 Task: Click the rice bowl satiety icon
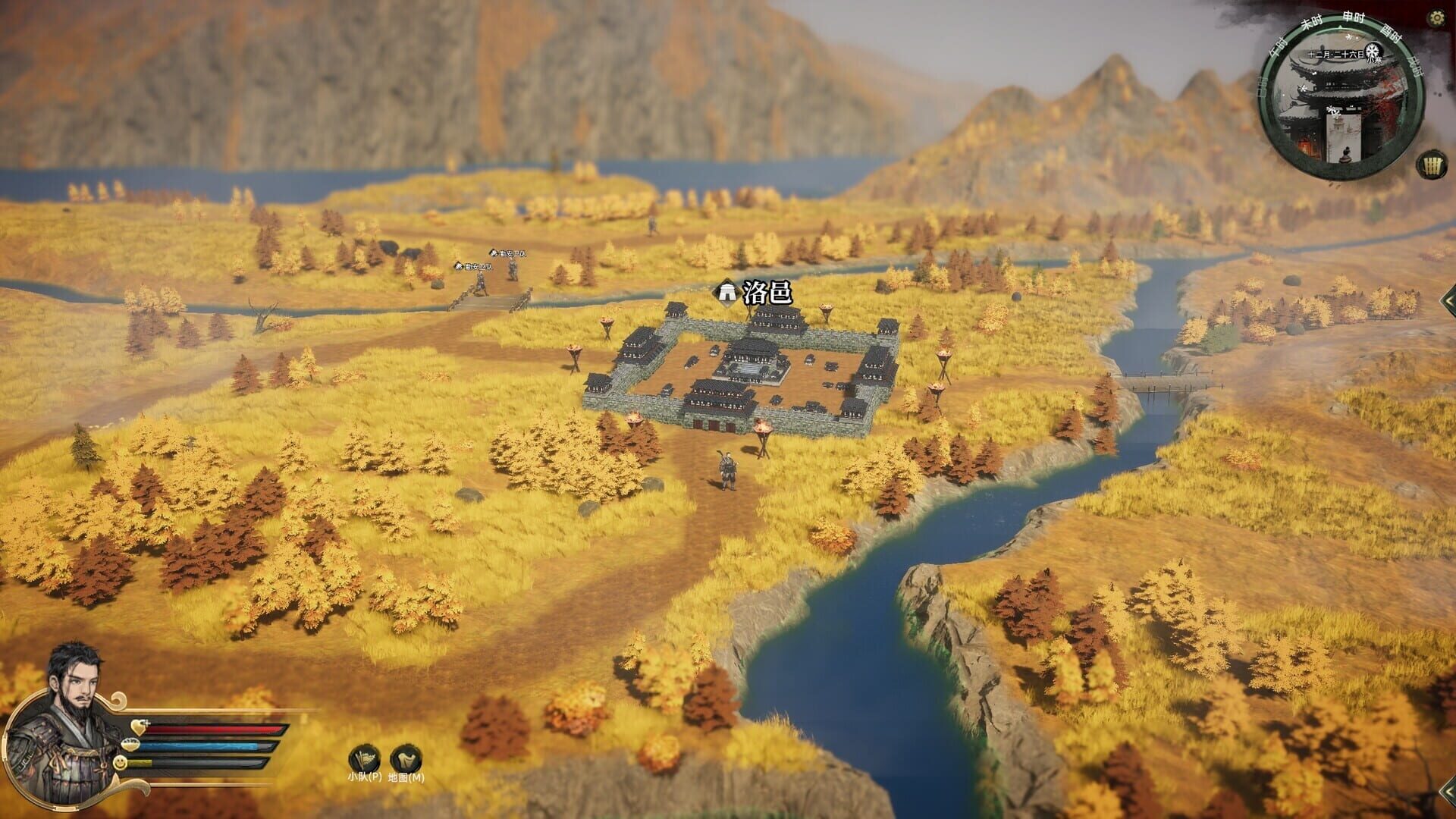(x=130, y=745)
